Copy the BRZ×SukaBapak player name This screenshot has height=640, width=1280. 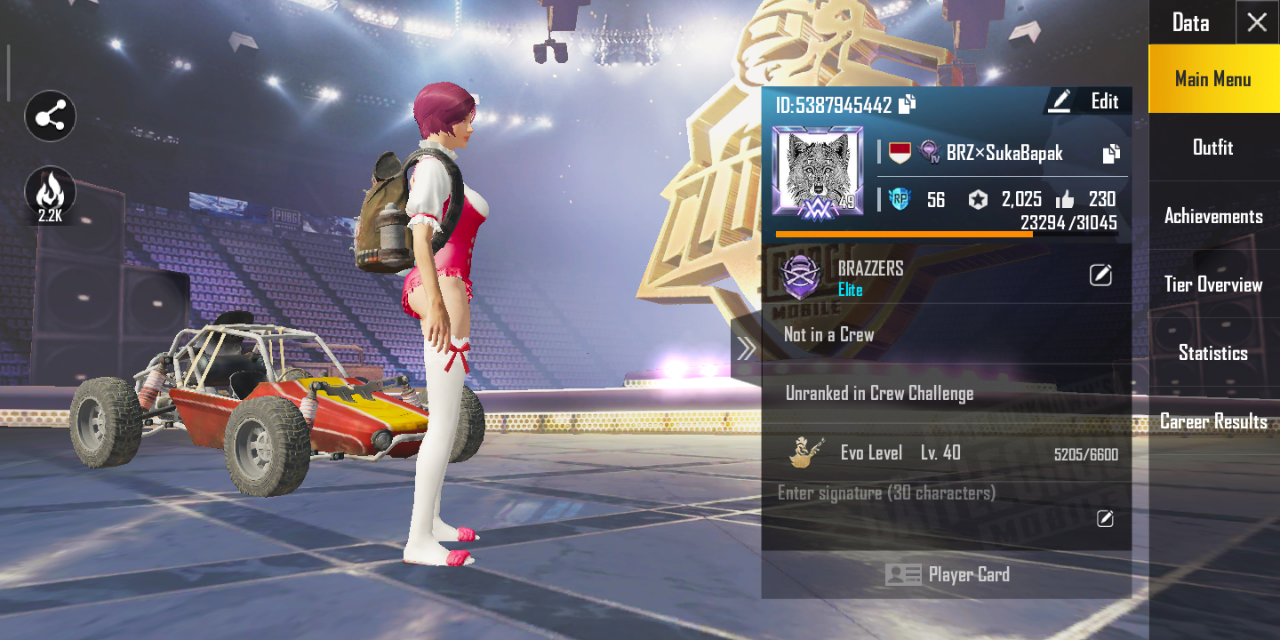click(1111, 154)
